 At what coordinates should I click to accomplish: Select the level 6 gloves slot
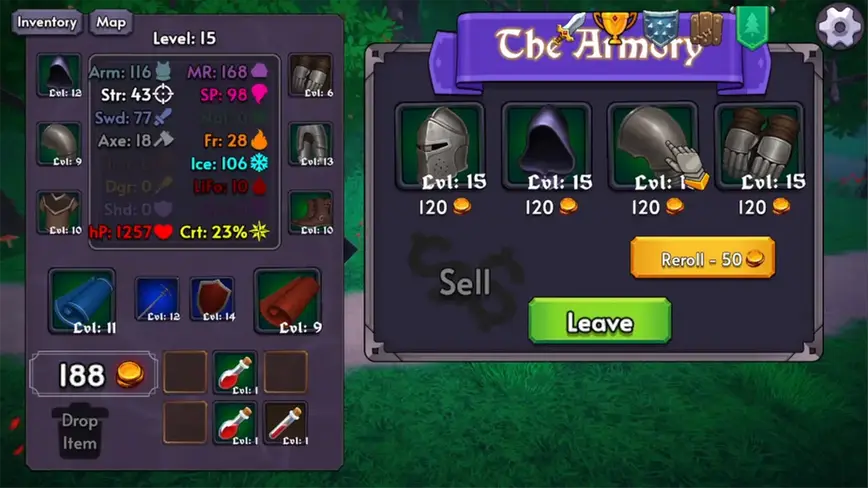point(311,76)
